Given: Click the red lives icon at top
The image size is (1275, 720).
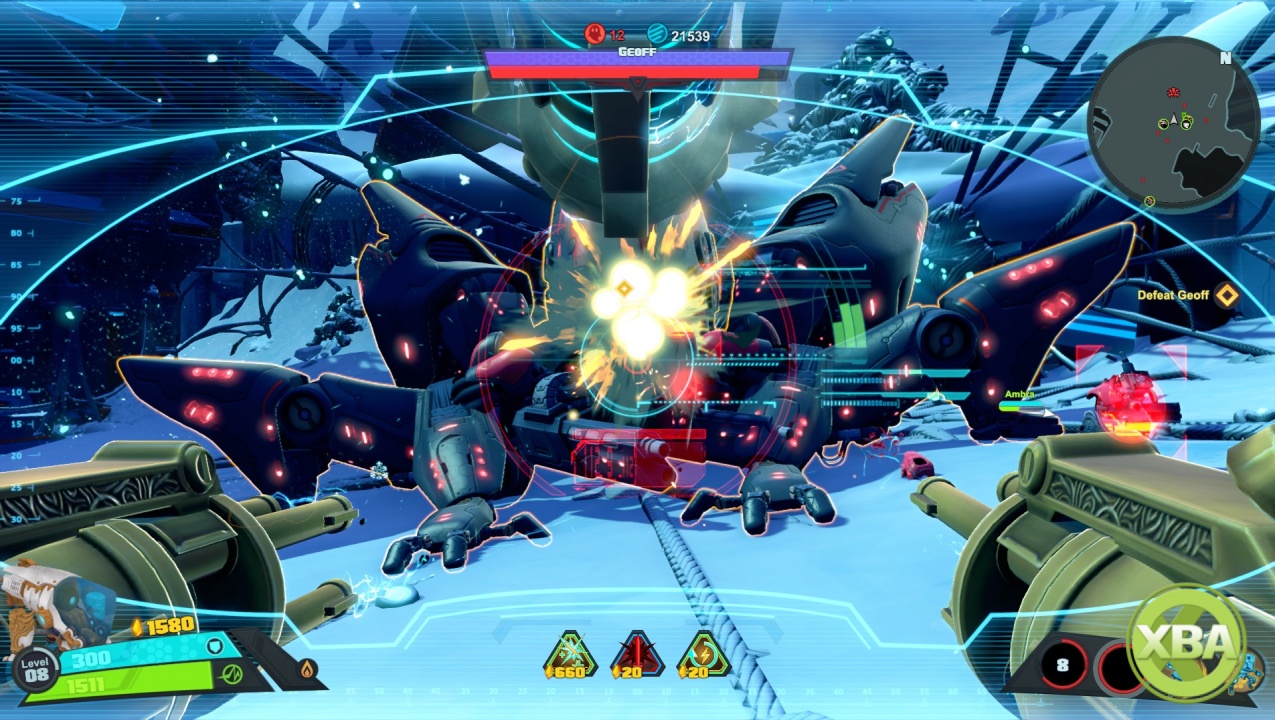Looking at the screenshot, I should pos(594,35).
